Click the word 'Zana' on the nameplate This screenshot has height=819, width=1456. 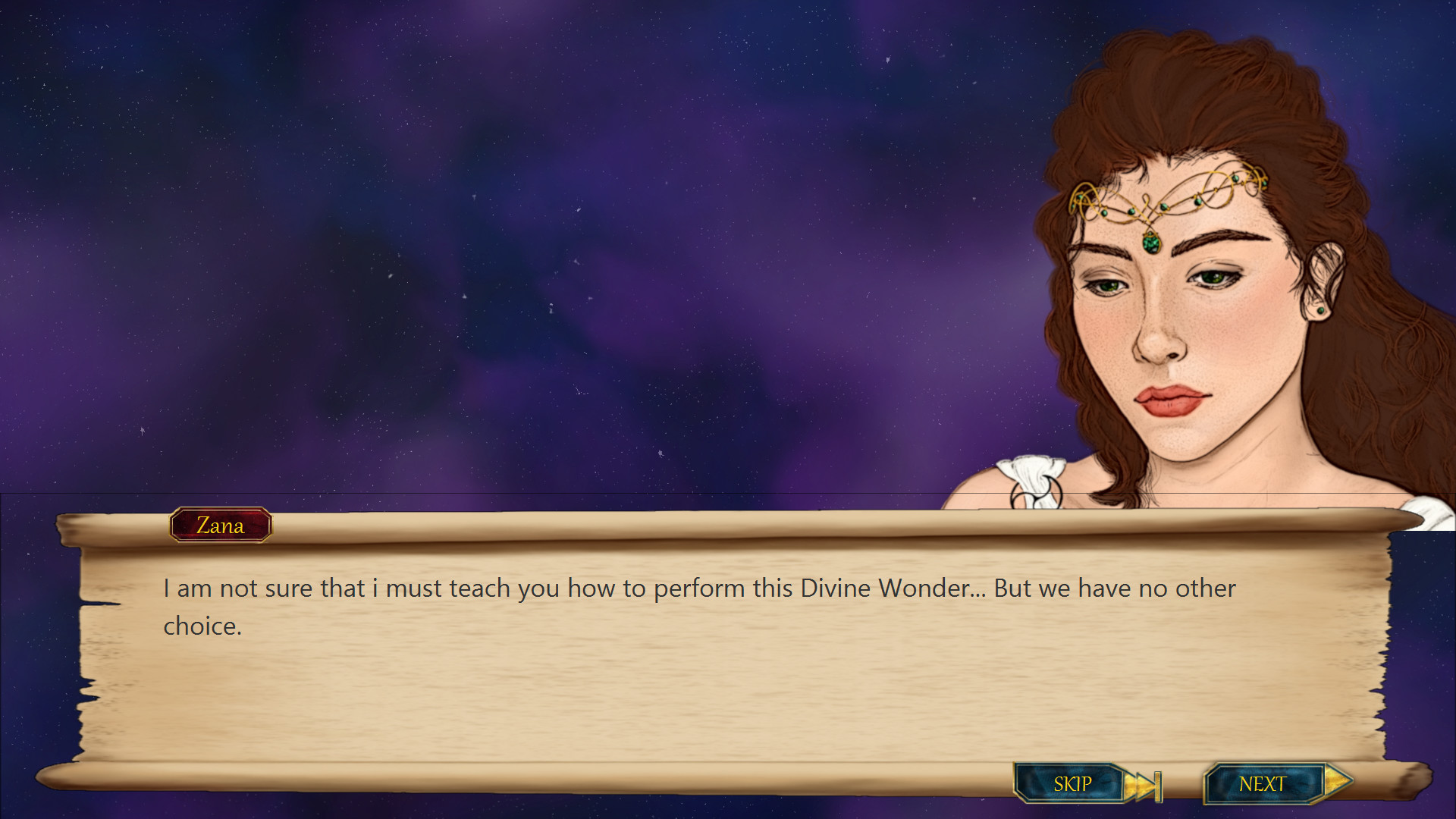click(221, 525)
